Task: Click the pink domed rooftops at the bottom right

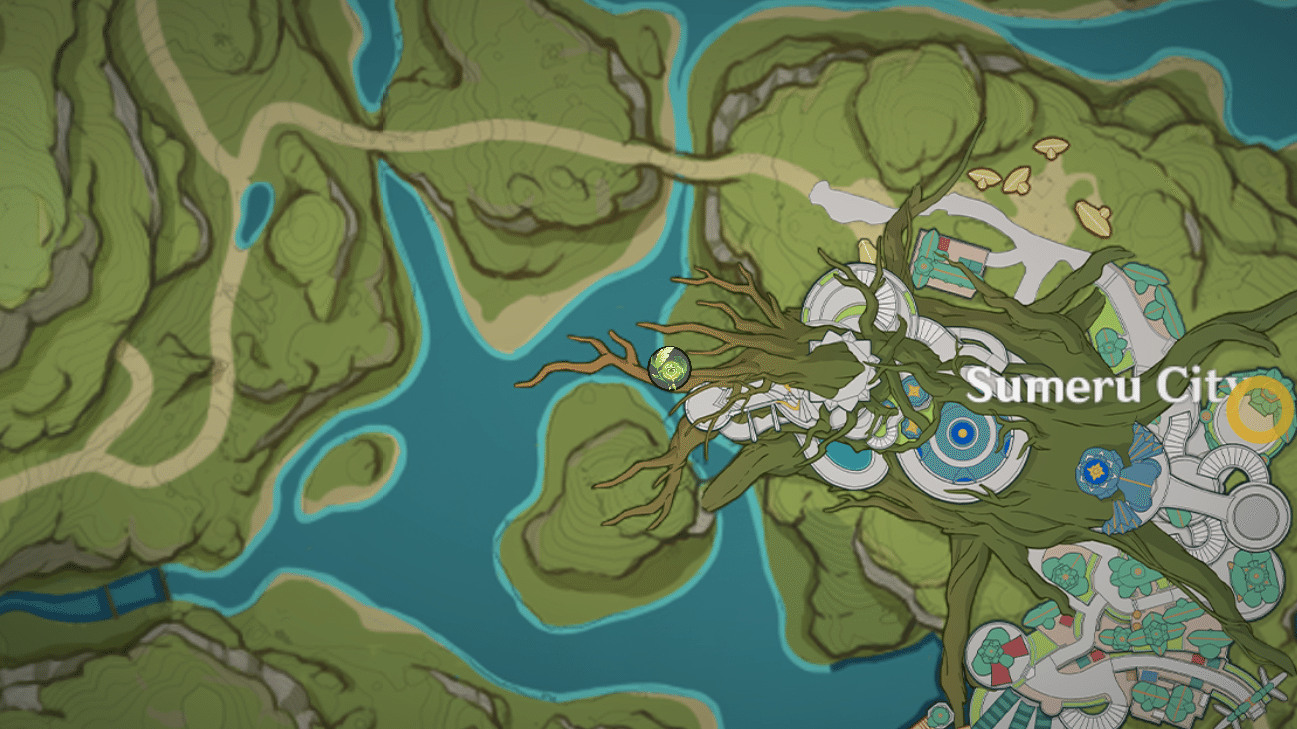Action: click(1000, 655)
